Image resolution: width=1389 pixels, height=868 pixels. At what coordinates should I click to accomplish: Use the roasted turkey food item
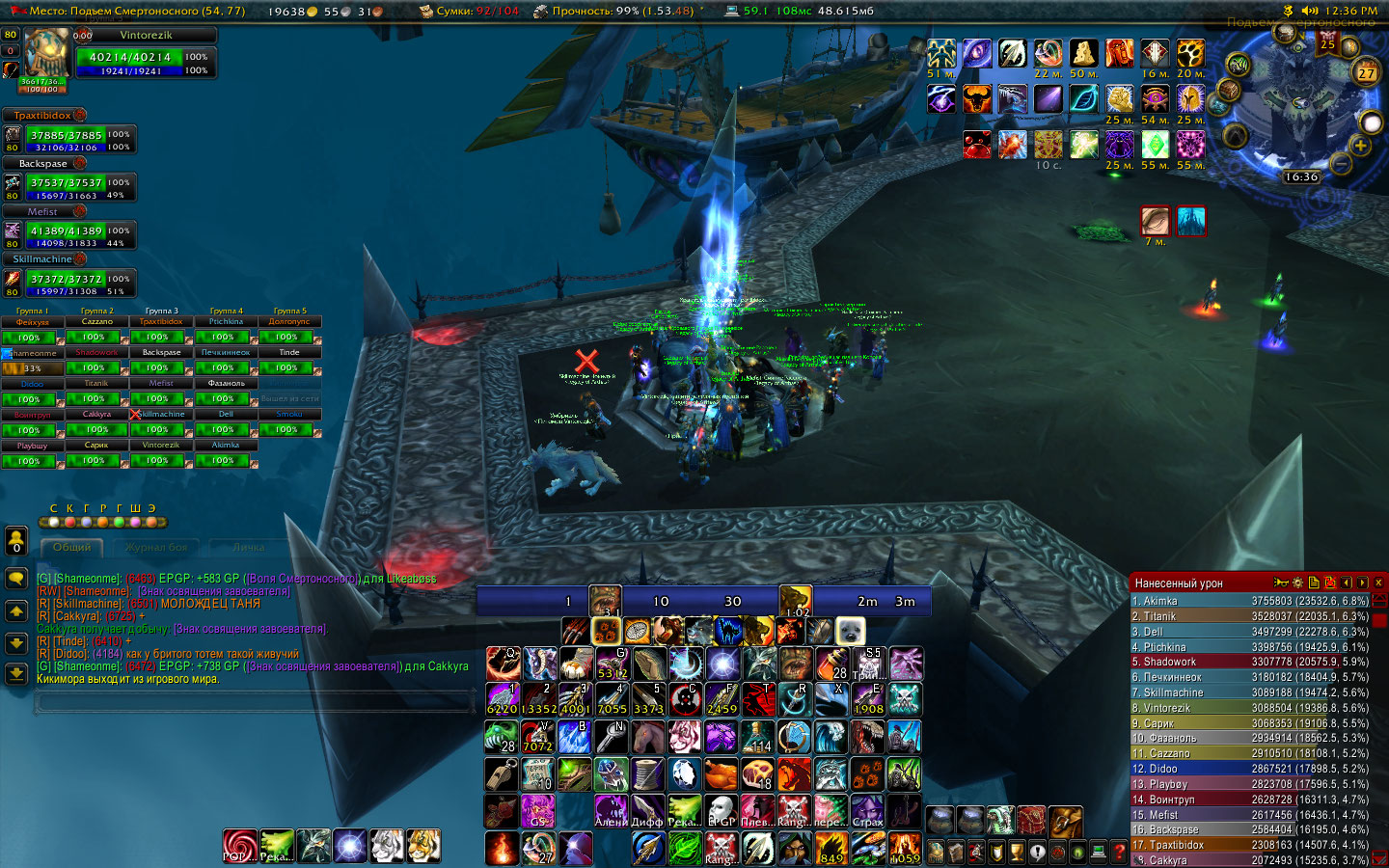click(x=721, y=774)
